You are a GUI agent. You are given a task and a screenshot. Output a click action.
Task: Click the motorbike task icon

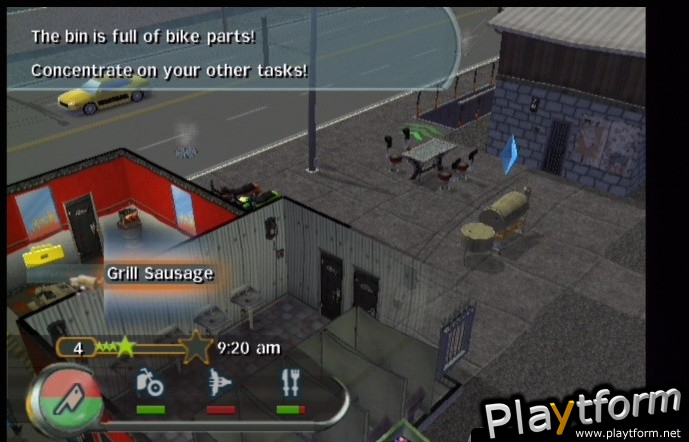click(x=150, y=383)
